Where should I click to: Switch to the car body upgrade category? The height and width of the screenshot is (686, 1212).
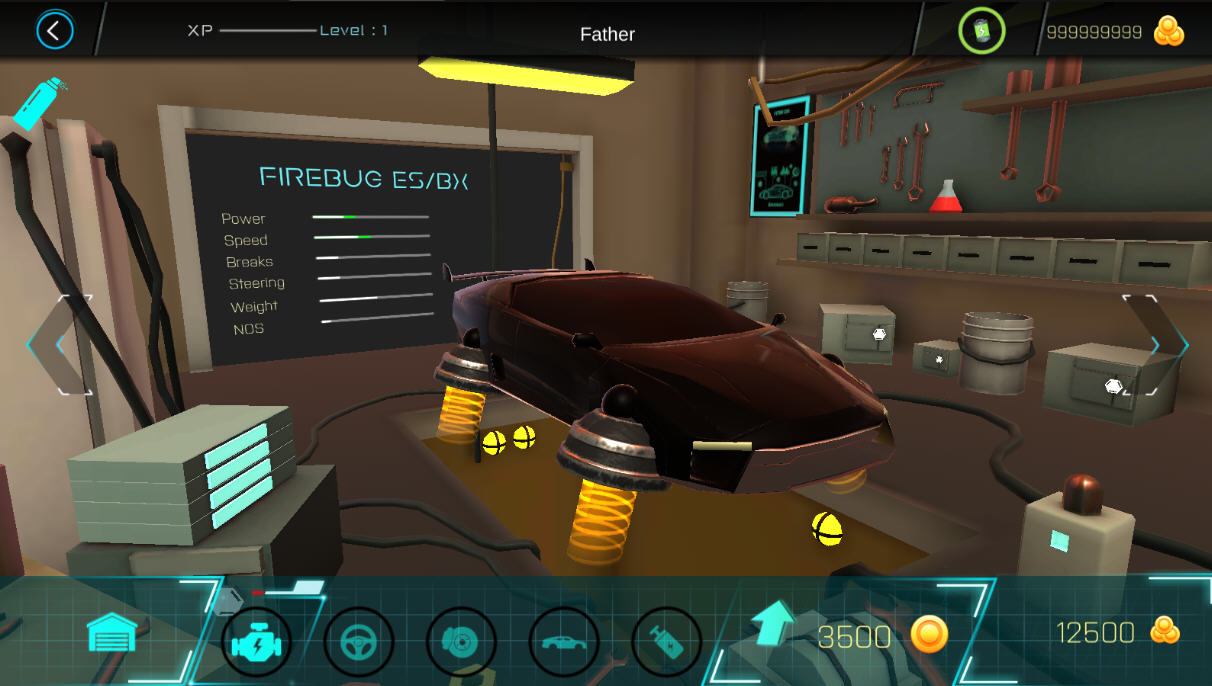coord(563,641)
